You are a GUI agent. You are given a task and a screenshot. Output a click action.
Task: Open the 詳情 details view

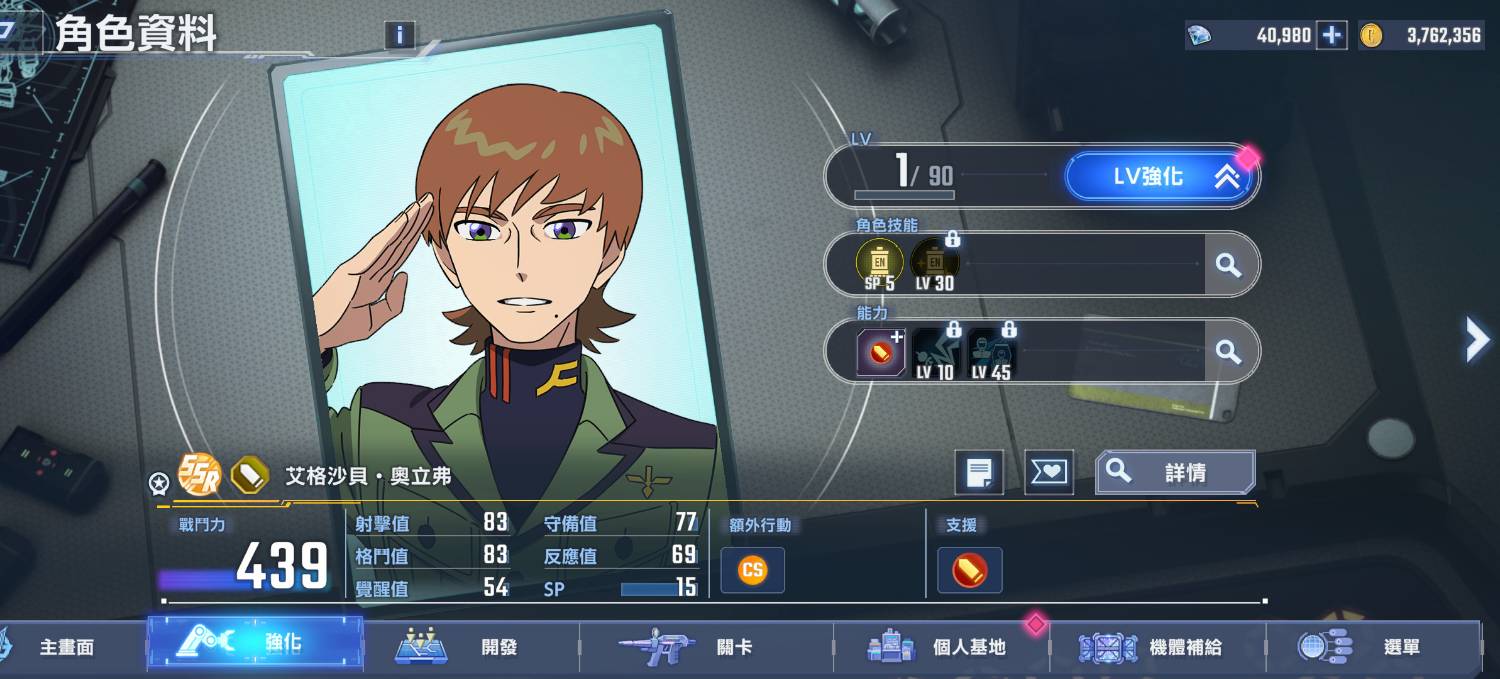click(x=1176, y=472)
